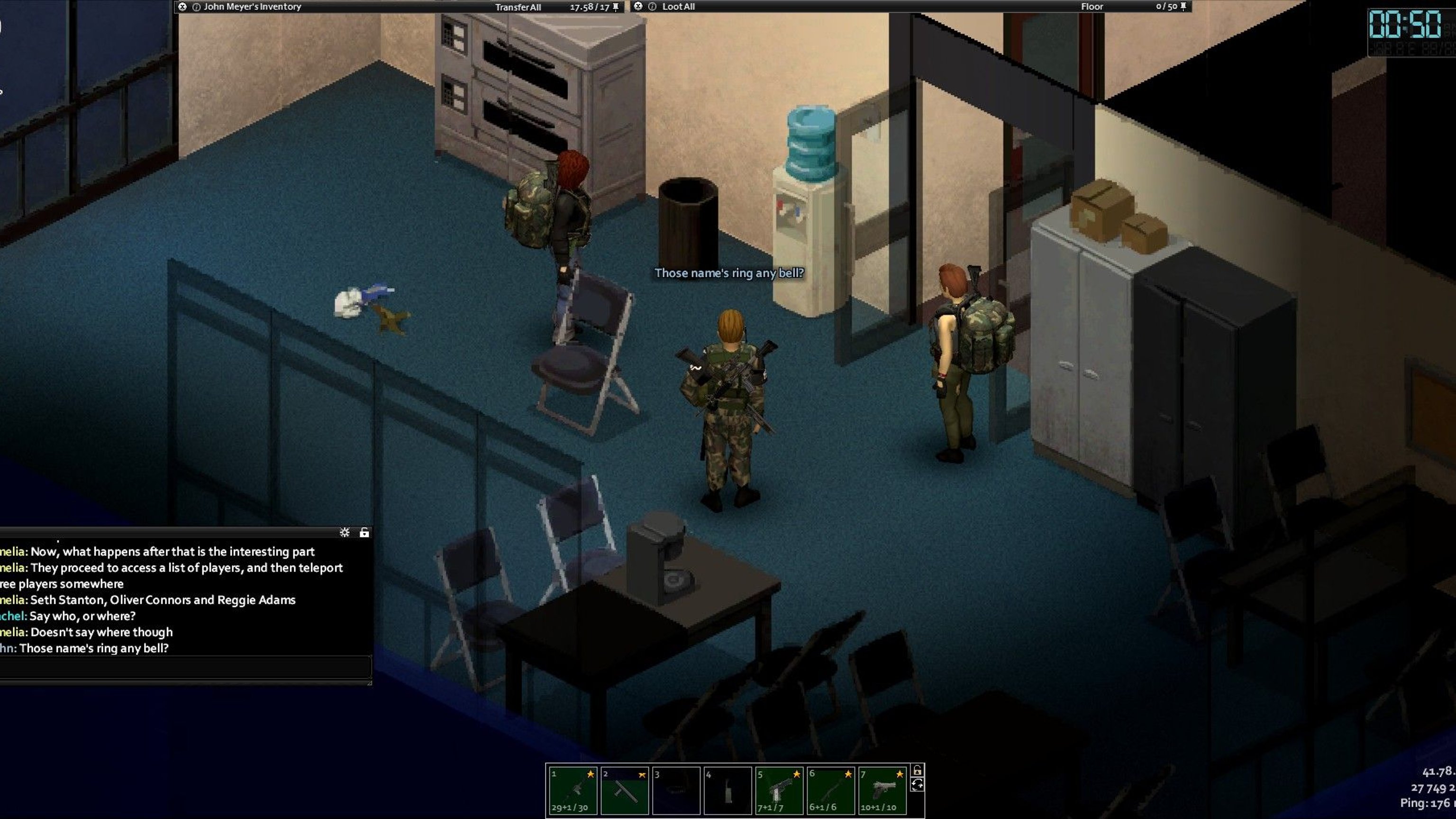Equip the shotgun in hotbar slot 6

830,790
